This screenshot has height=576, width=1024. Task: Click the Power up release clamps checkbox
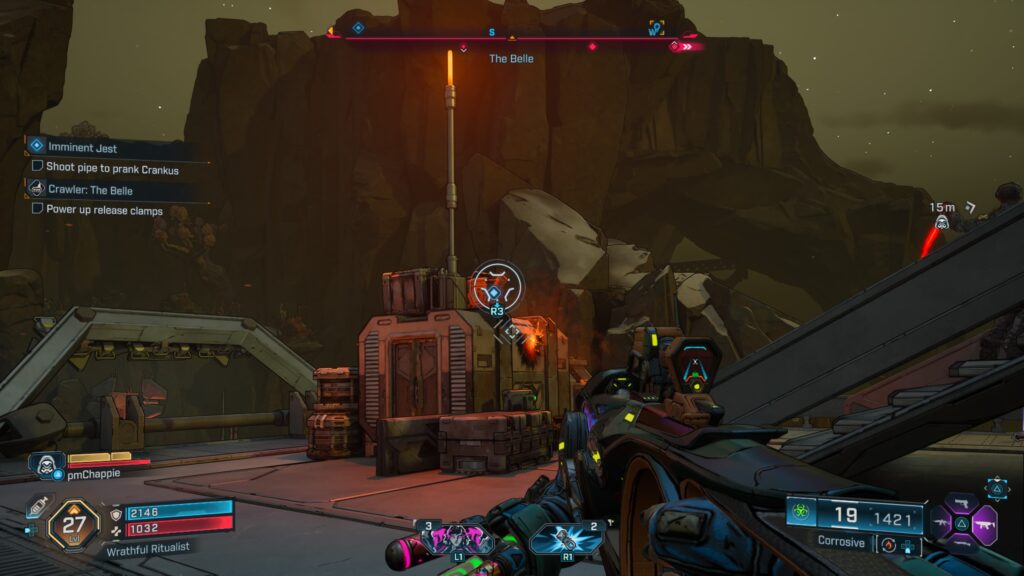37,209
